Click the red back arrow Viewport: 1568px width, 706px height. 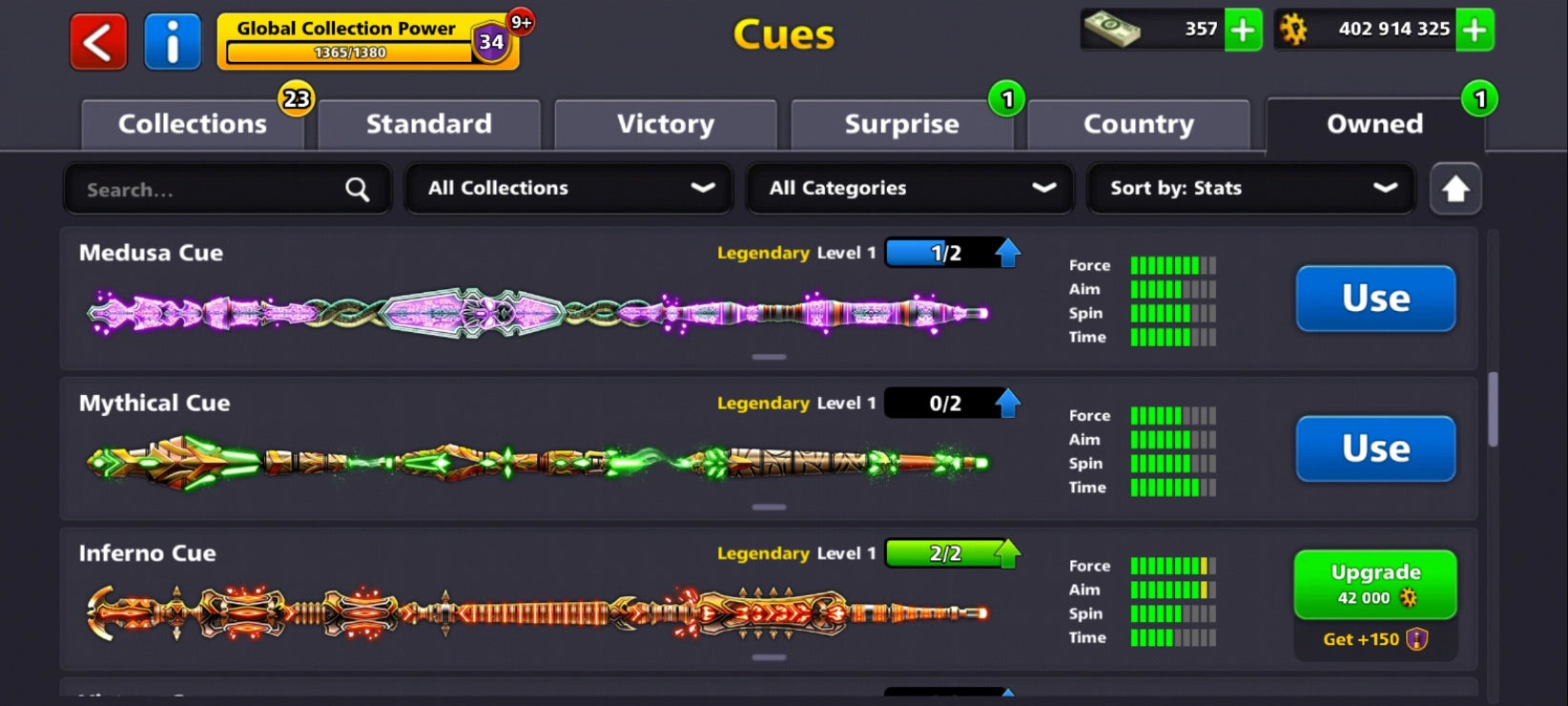96,42
